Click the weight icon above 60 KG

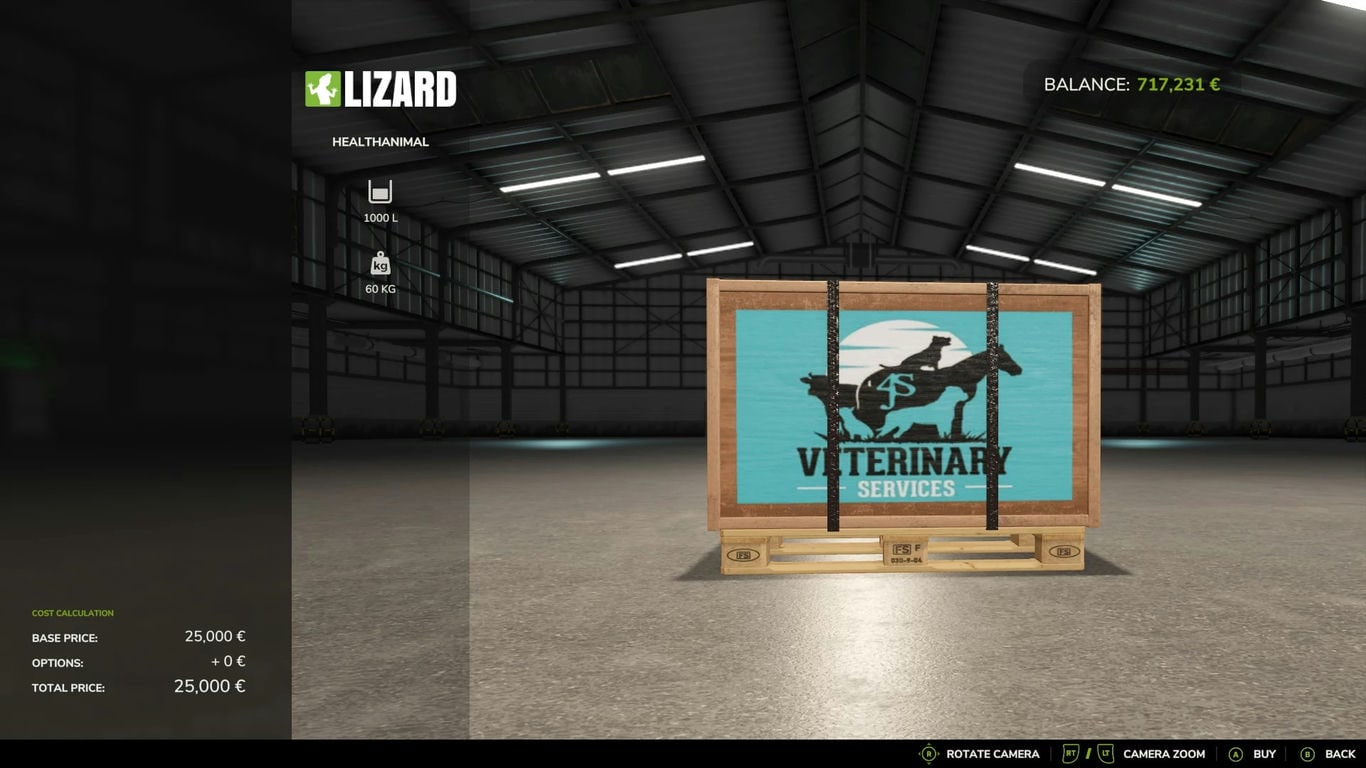[379, 265]
